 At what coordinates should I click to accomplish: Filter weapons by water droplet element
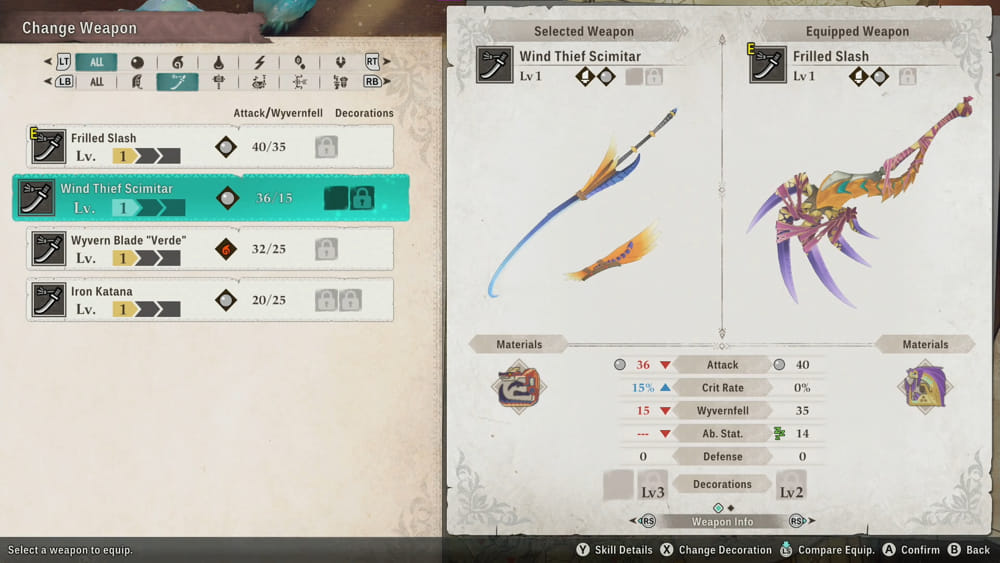pos(218,62)
